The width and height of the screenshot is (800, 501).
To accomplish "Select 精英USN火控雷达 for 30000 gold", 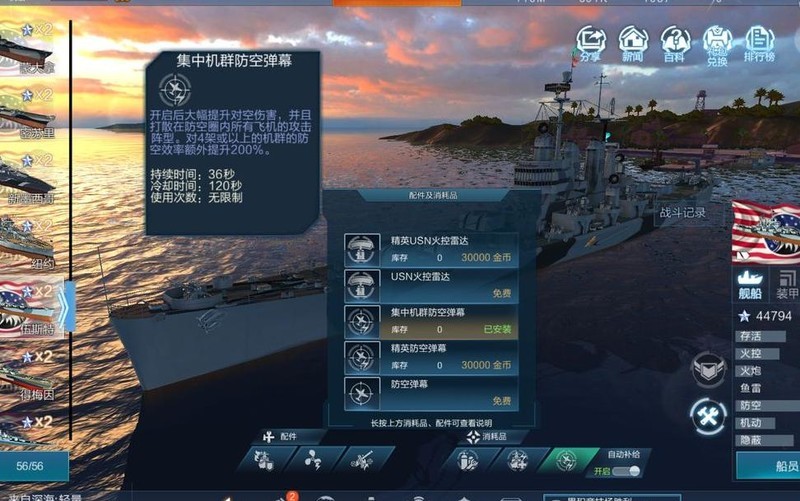I will [431, 249].
